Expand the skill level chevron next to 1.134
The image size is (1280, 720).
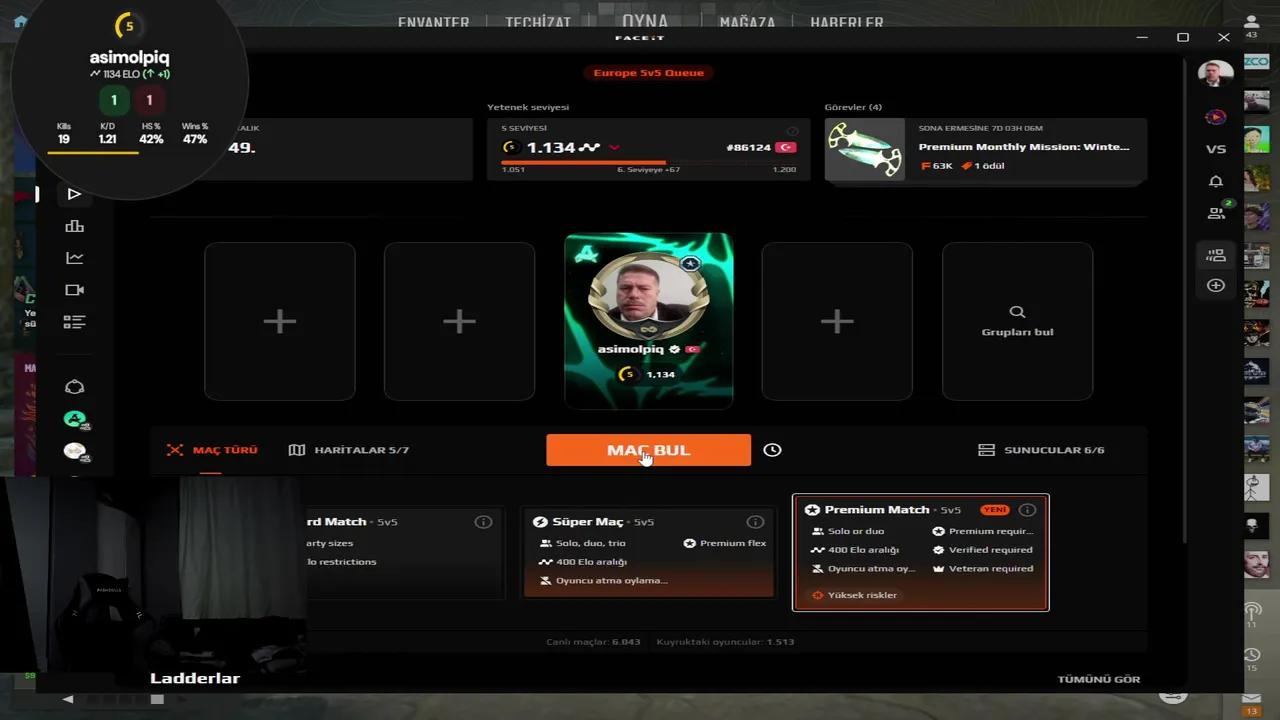click(615, 146)
